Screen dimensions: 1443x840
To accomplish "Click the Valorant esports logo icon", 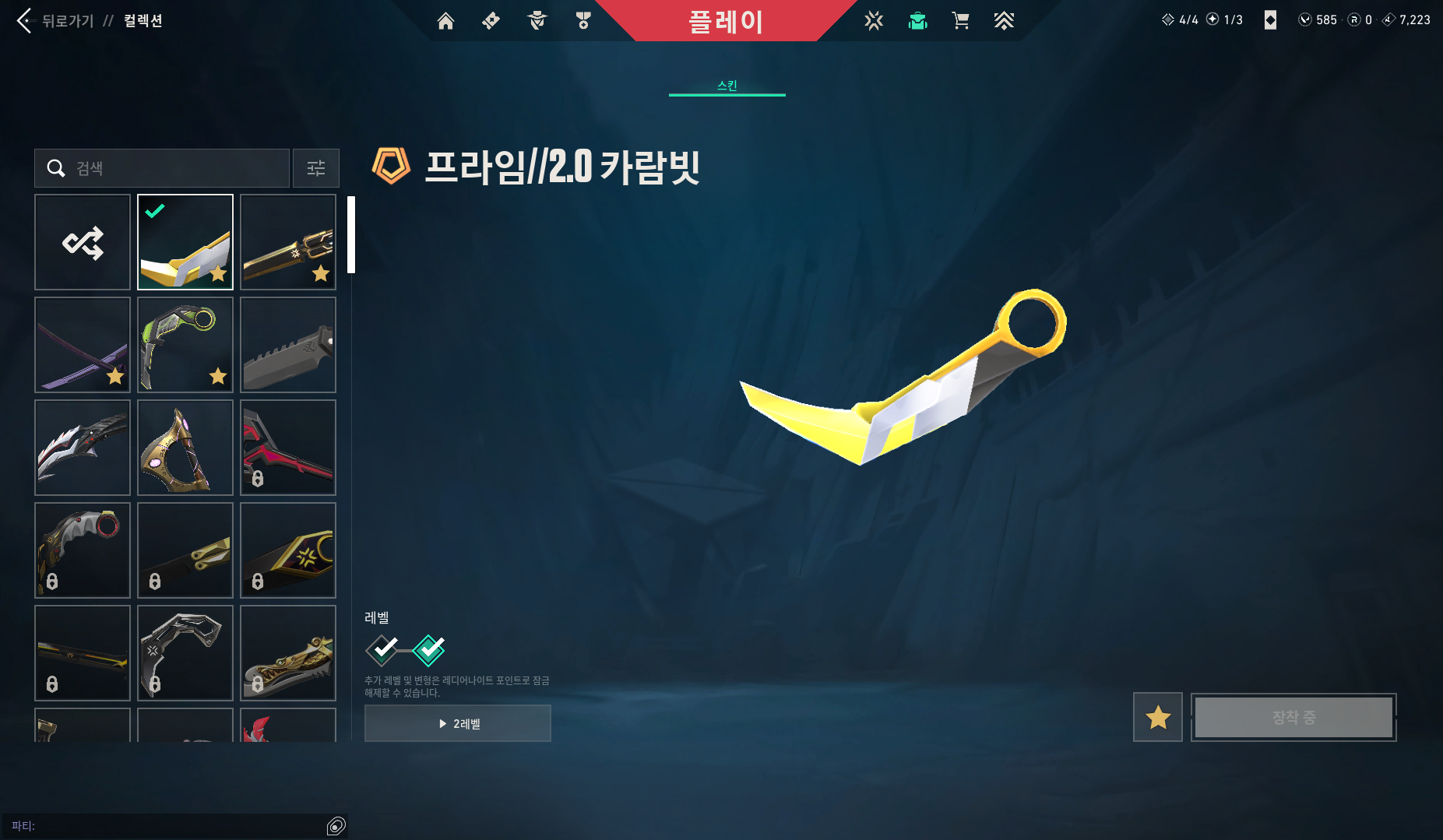I will click(874, 21).
